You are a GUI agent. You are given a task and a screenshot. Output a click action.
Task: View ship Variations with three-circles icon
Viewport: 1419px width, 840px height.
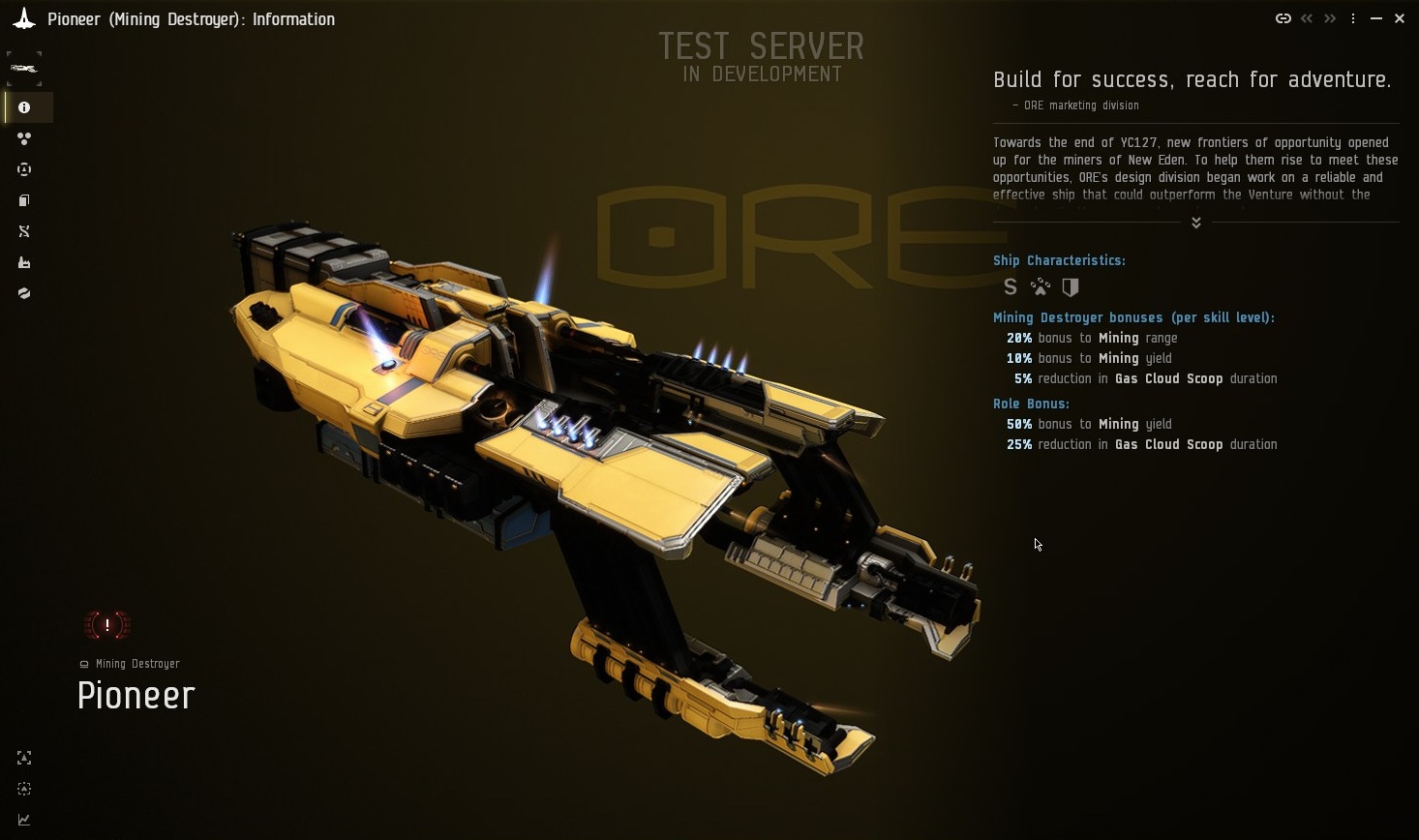(23, 138)
